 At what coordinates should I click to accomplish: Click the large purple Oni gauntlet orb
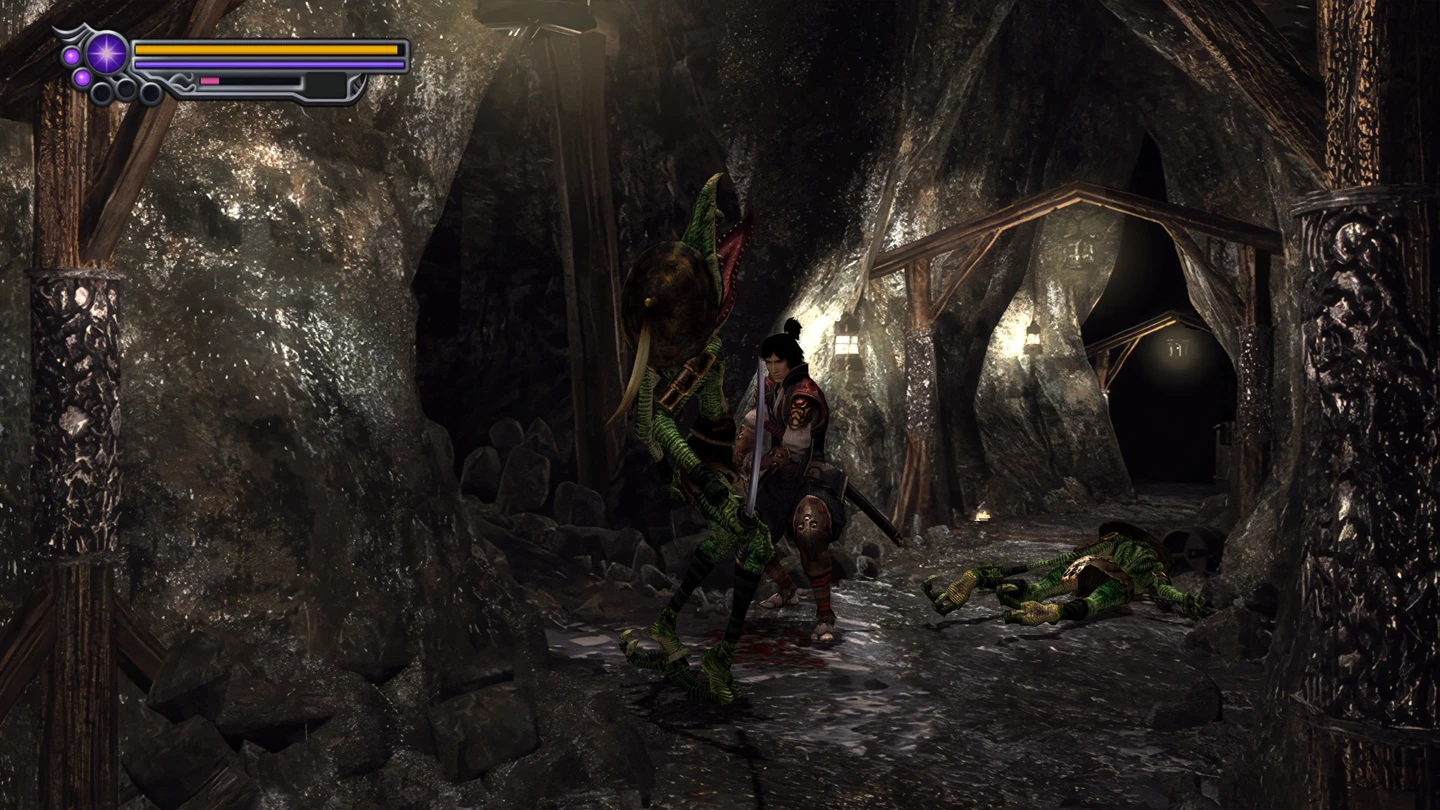[108, 52]
